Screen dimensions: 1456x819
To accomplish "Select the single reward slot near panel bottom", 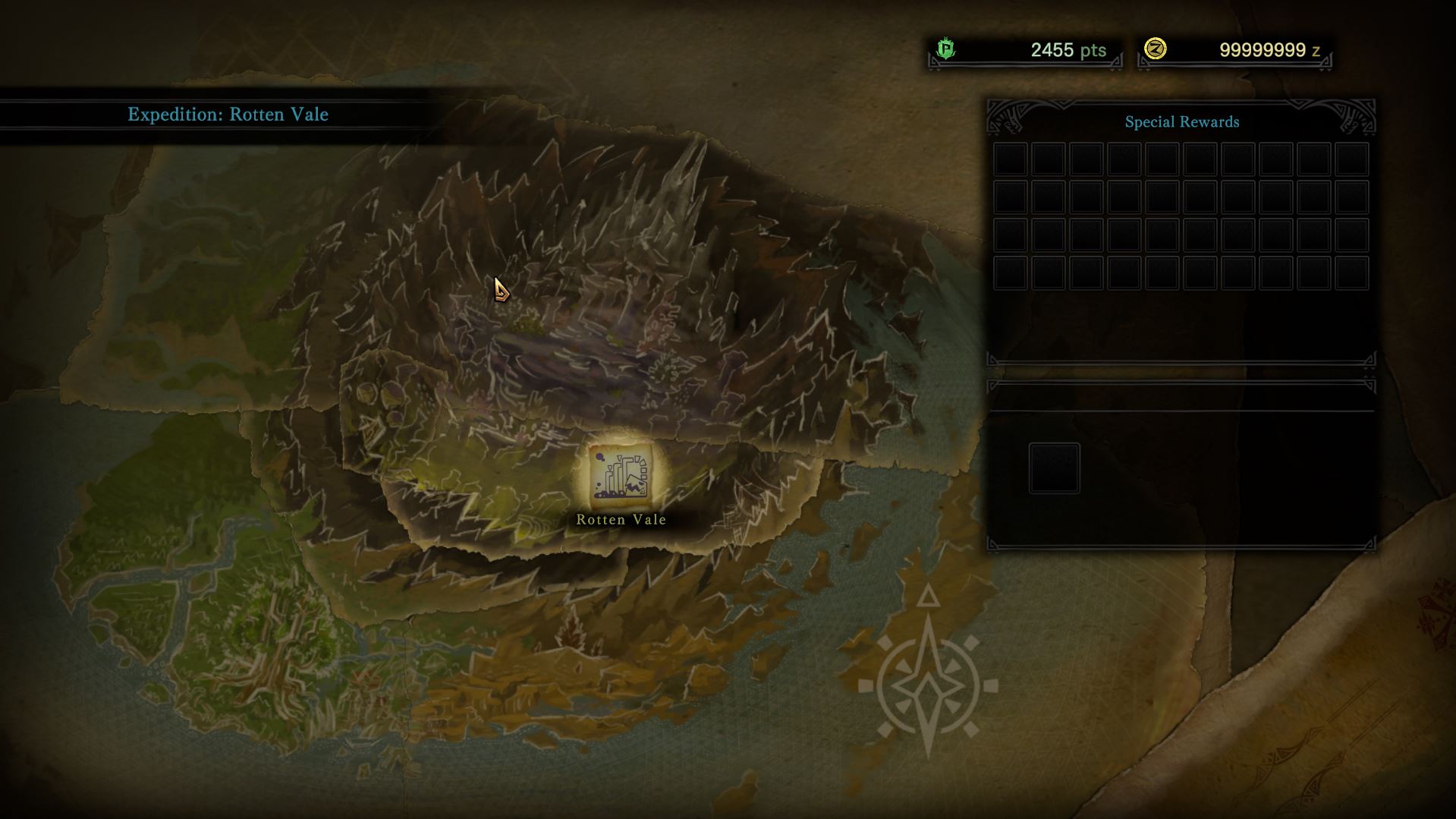I will tap(1054, 468).
